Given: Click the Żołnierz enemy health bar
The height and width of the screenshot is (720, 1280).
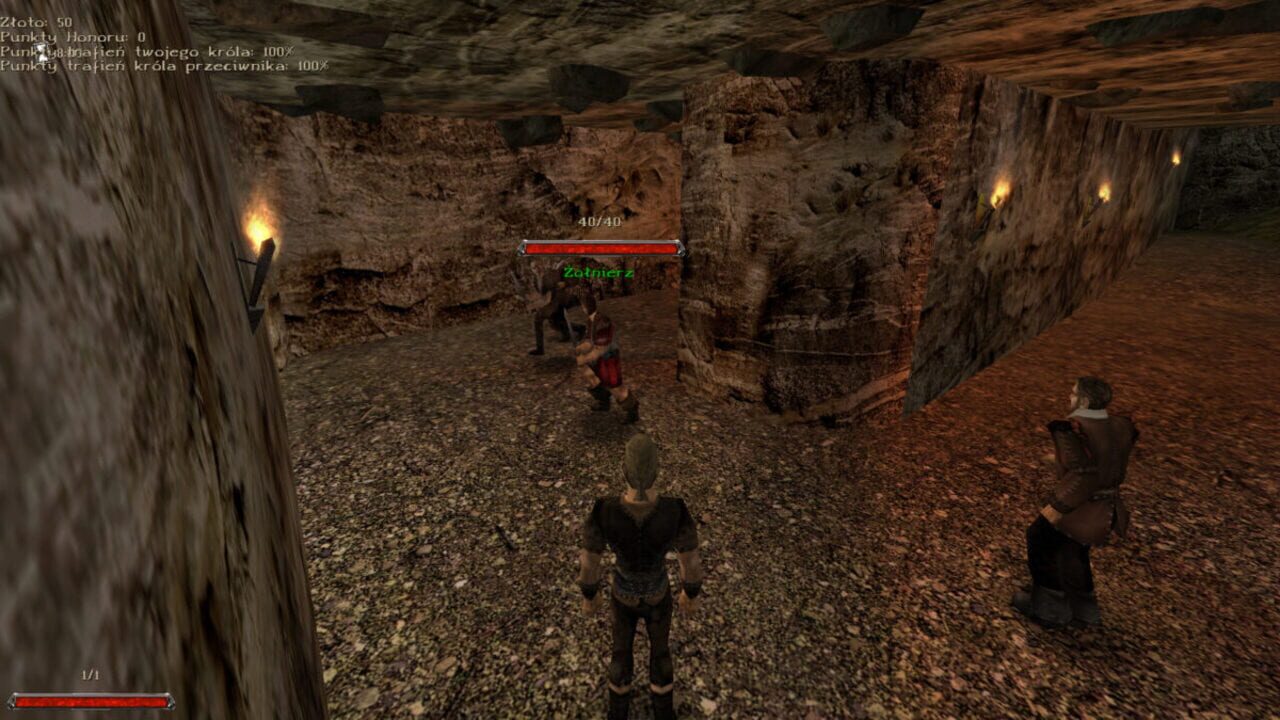Looking at the screenshot, I should coord(601,249).
